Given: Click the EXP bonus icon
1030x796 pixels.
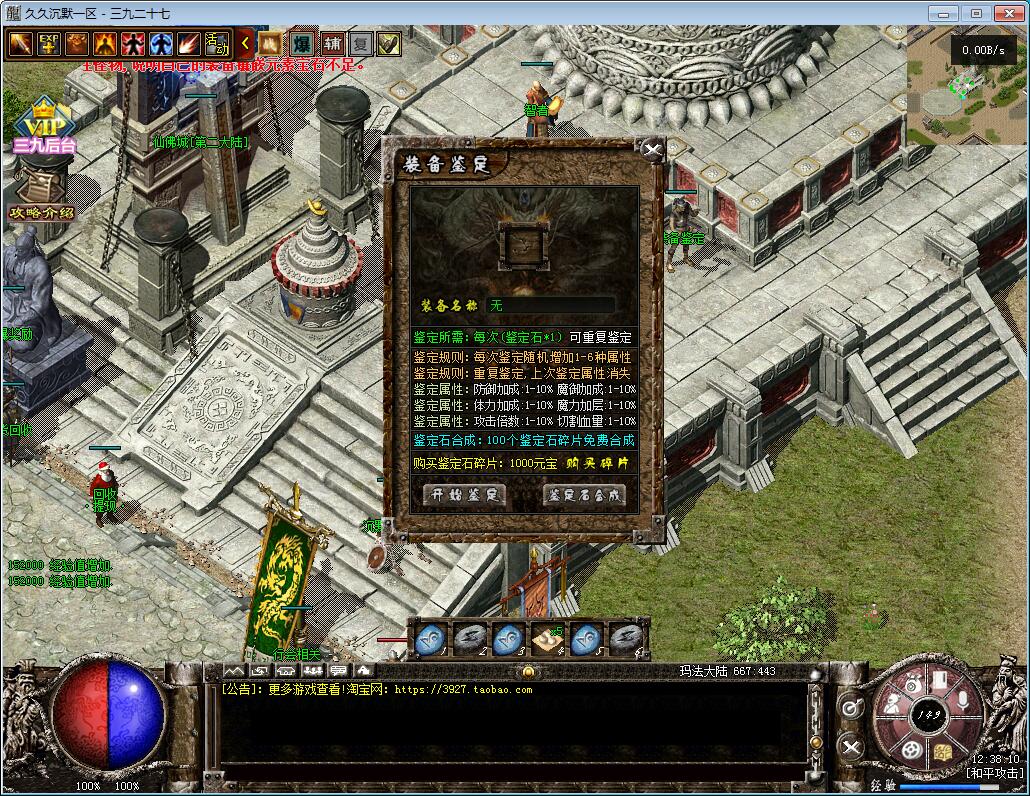Looking at the screenshot, I should click(x=49, y=44).
